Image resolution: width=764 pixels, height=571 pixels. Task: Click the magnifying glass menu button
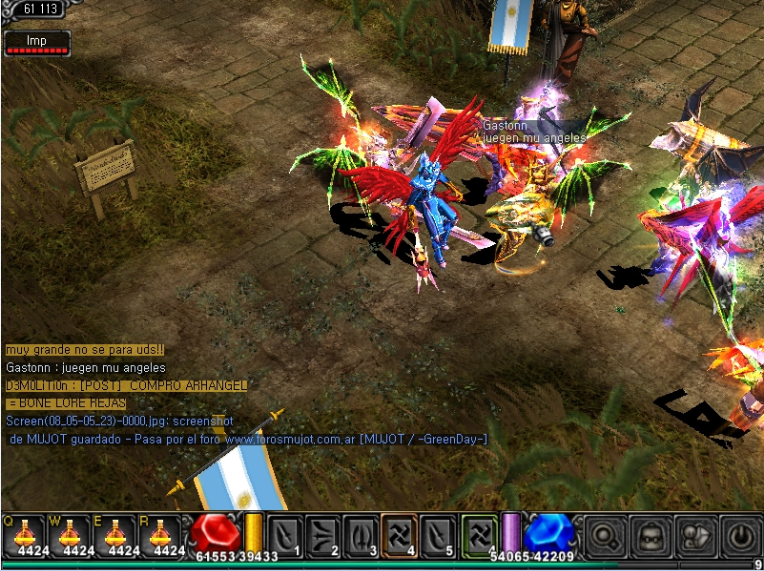[602, 535]
